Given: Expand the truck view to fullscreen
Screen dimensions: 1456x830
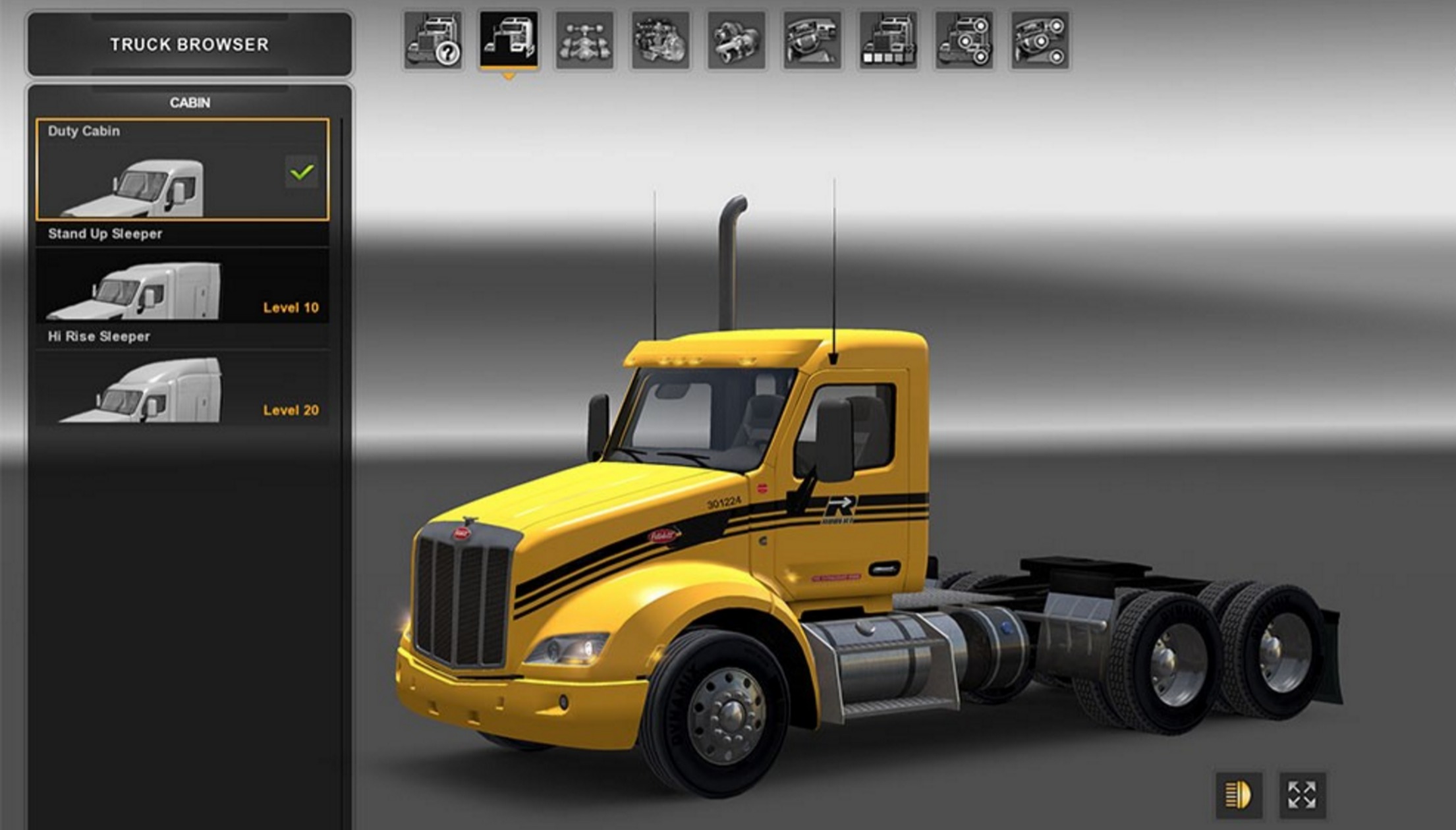Looking at the screenshot, I should click(x=1302, y=794).
